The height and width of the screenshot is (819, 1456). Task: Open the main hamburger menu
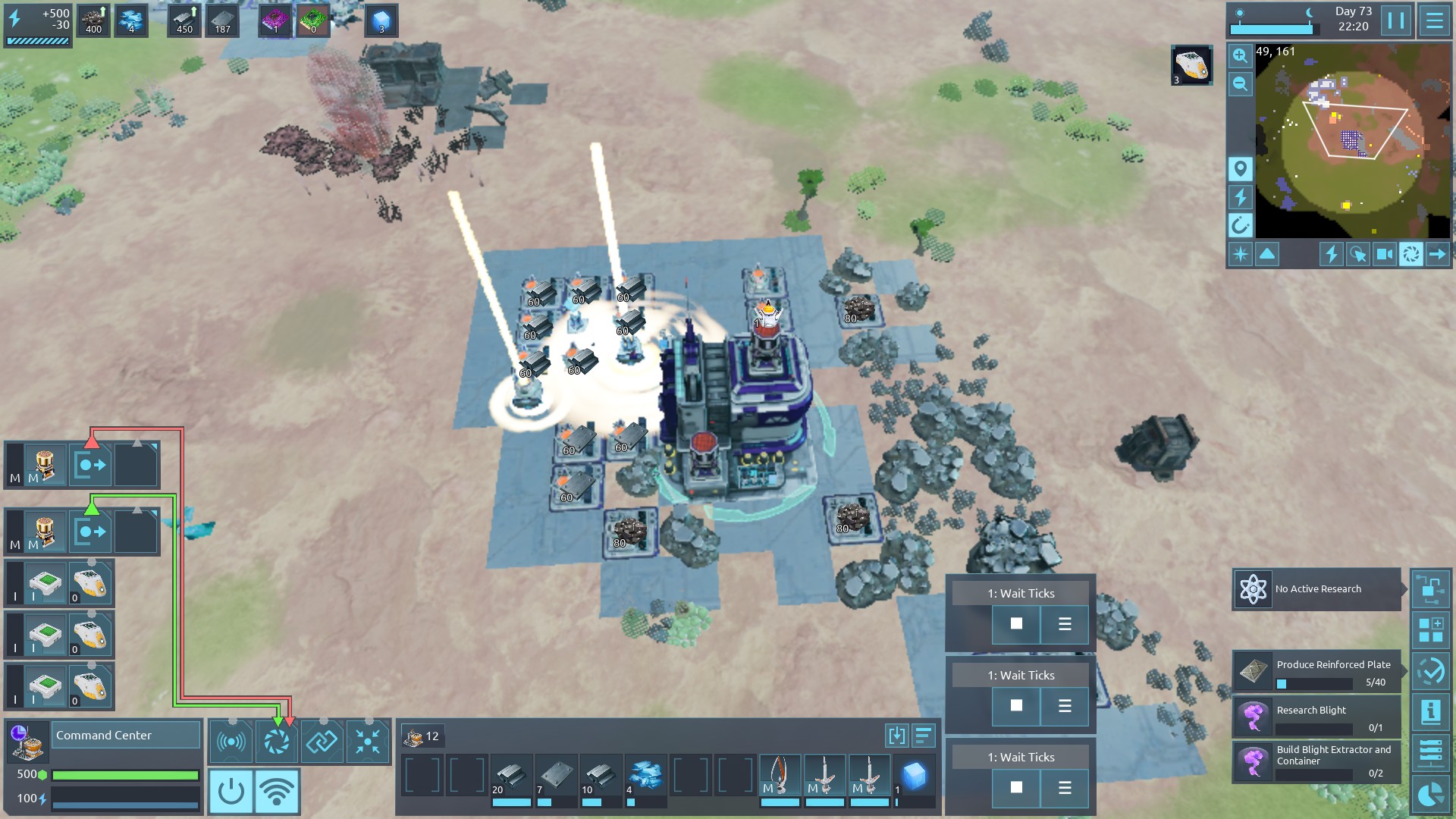[x=1434, y=20]
